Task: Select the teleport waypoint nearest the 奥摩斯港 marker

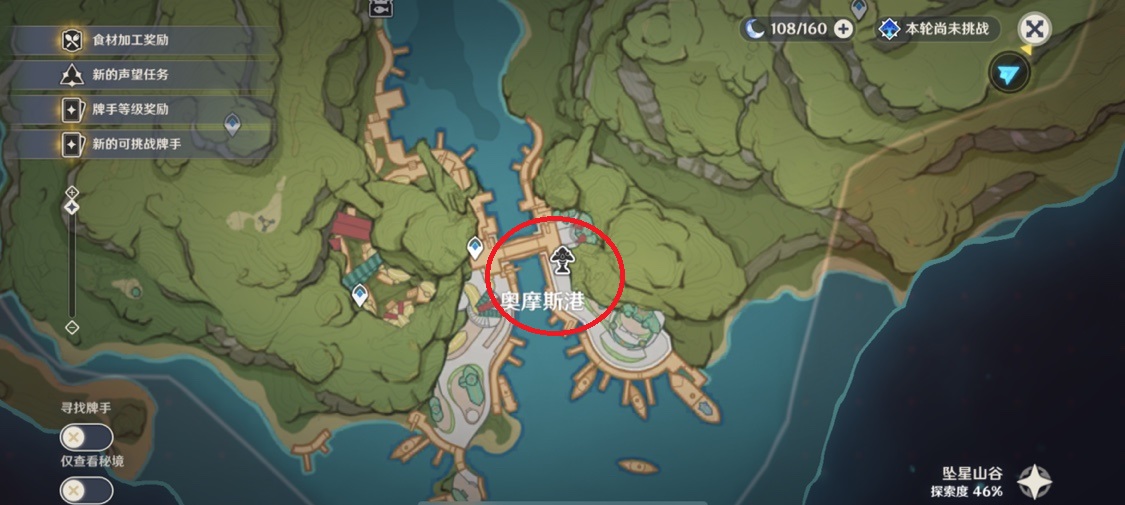Action: 475,248
